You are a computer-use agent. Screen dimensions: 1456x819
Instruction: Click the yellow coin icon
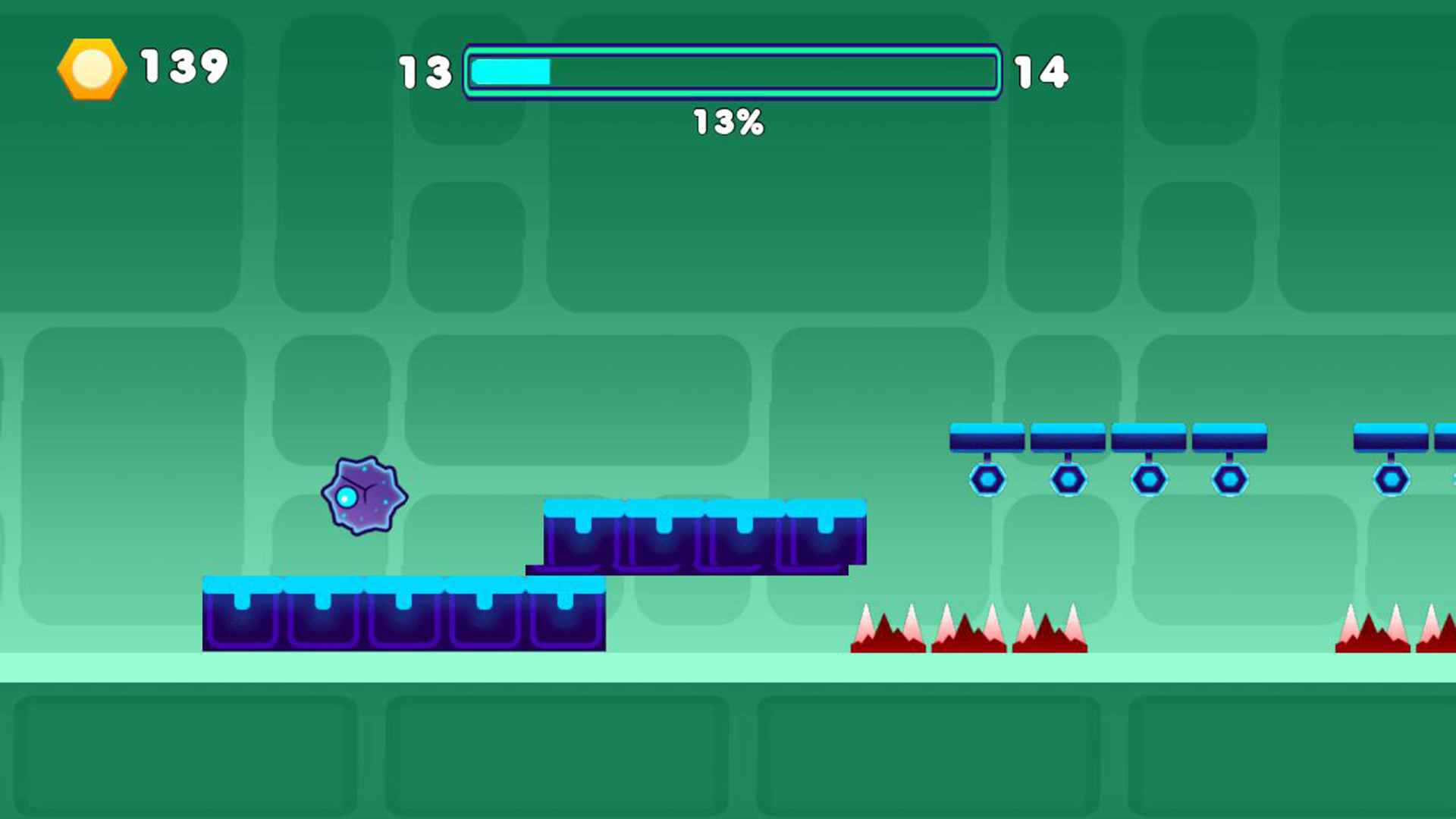(x=91, y=69)
